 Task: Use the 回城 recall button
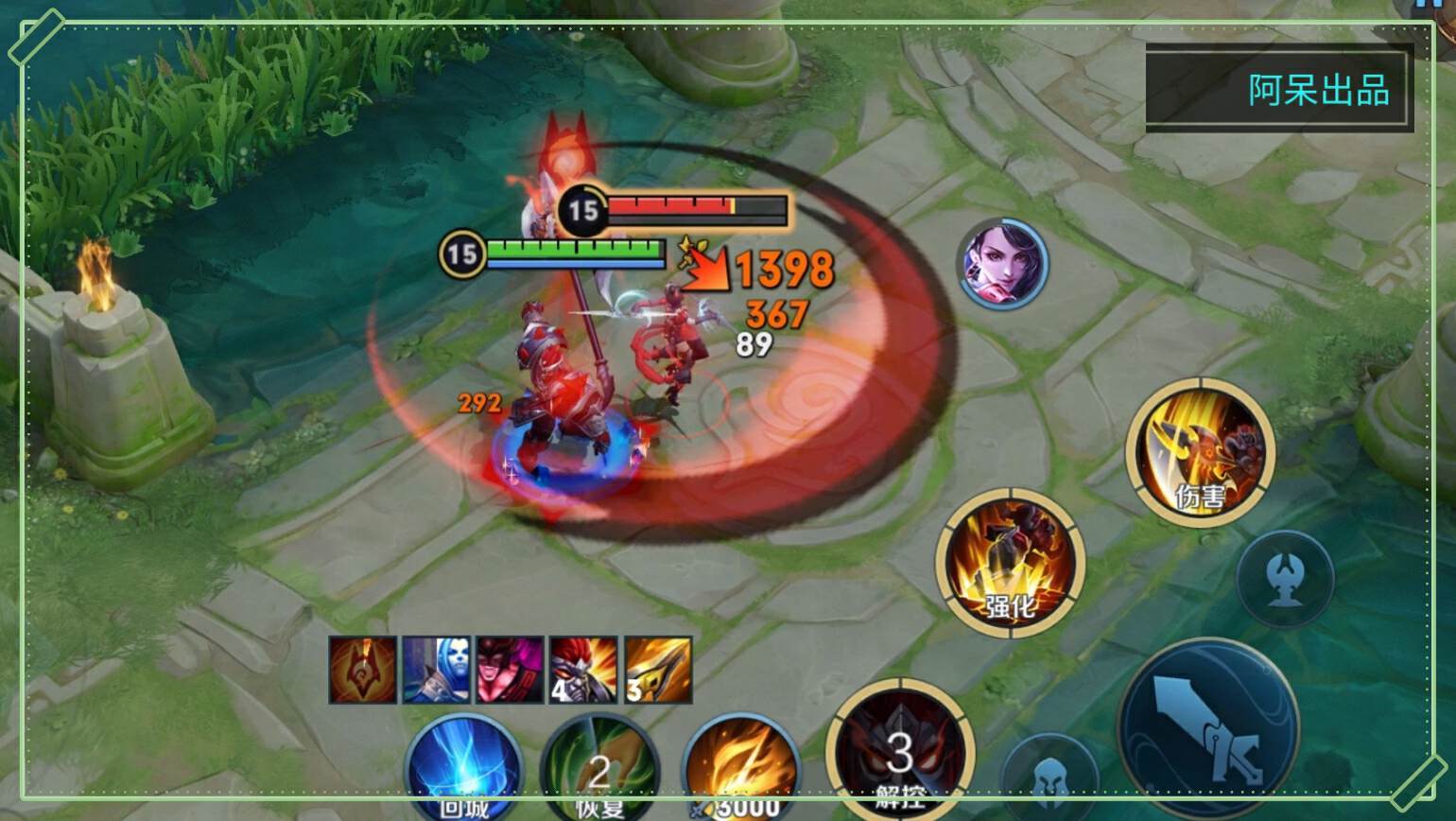pyautogui.click(x=464, y=766)
